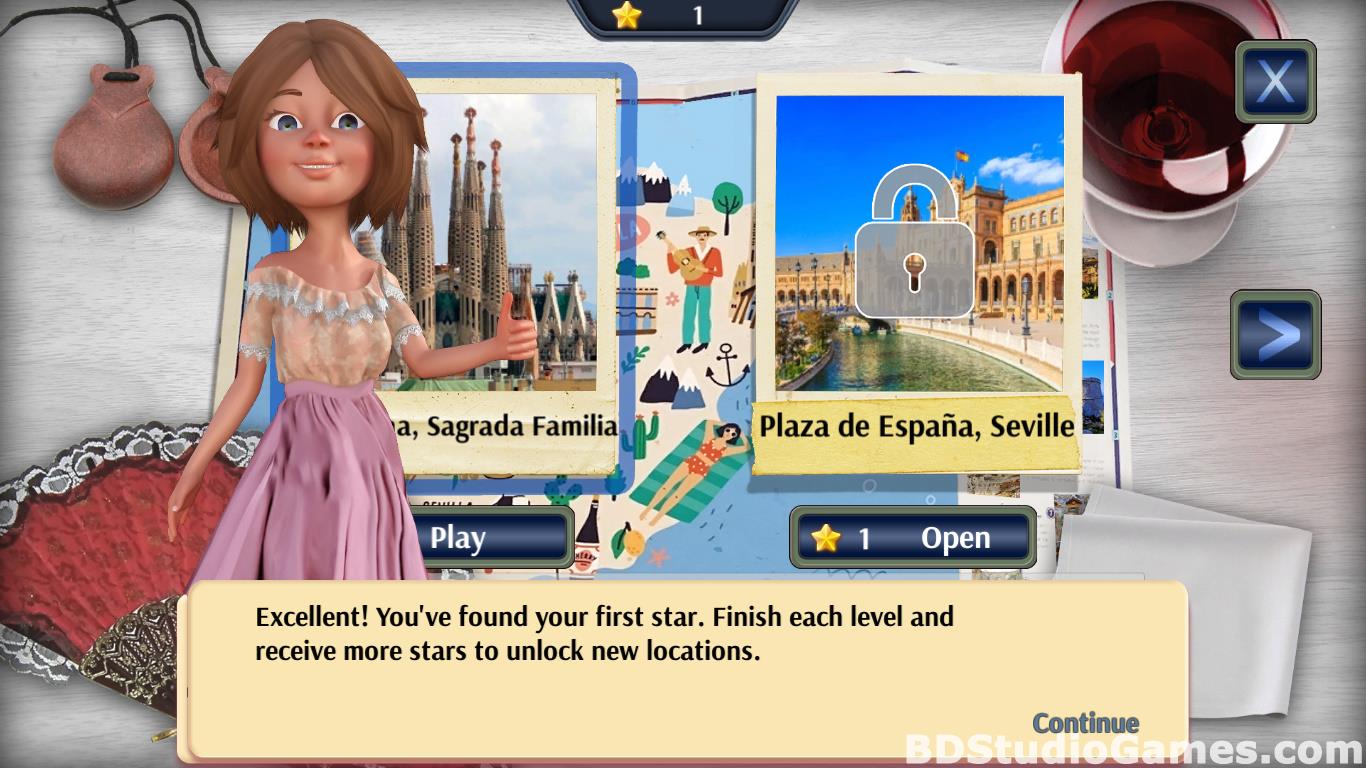Go to the next locations page
Image resolution: width=1366 pixels, height=768 pixels.
[x=1275, y=335]
